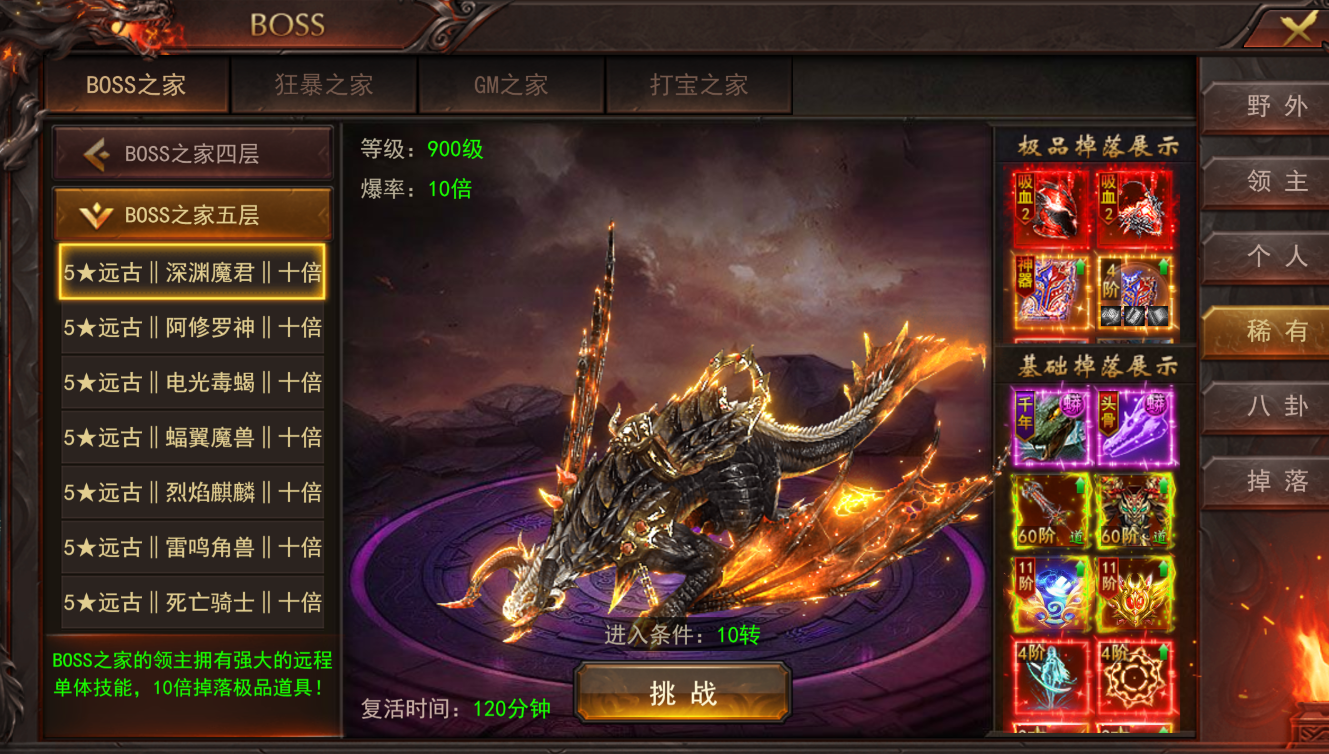This screenshot has height=754, width=1329.
Task: Select the 蝠翼魔兽 boss row
Action: tap(192, 437)
